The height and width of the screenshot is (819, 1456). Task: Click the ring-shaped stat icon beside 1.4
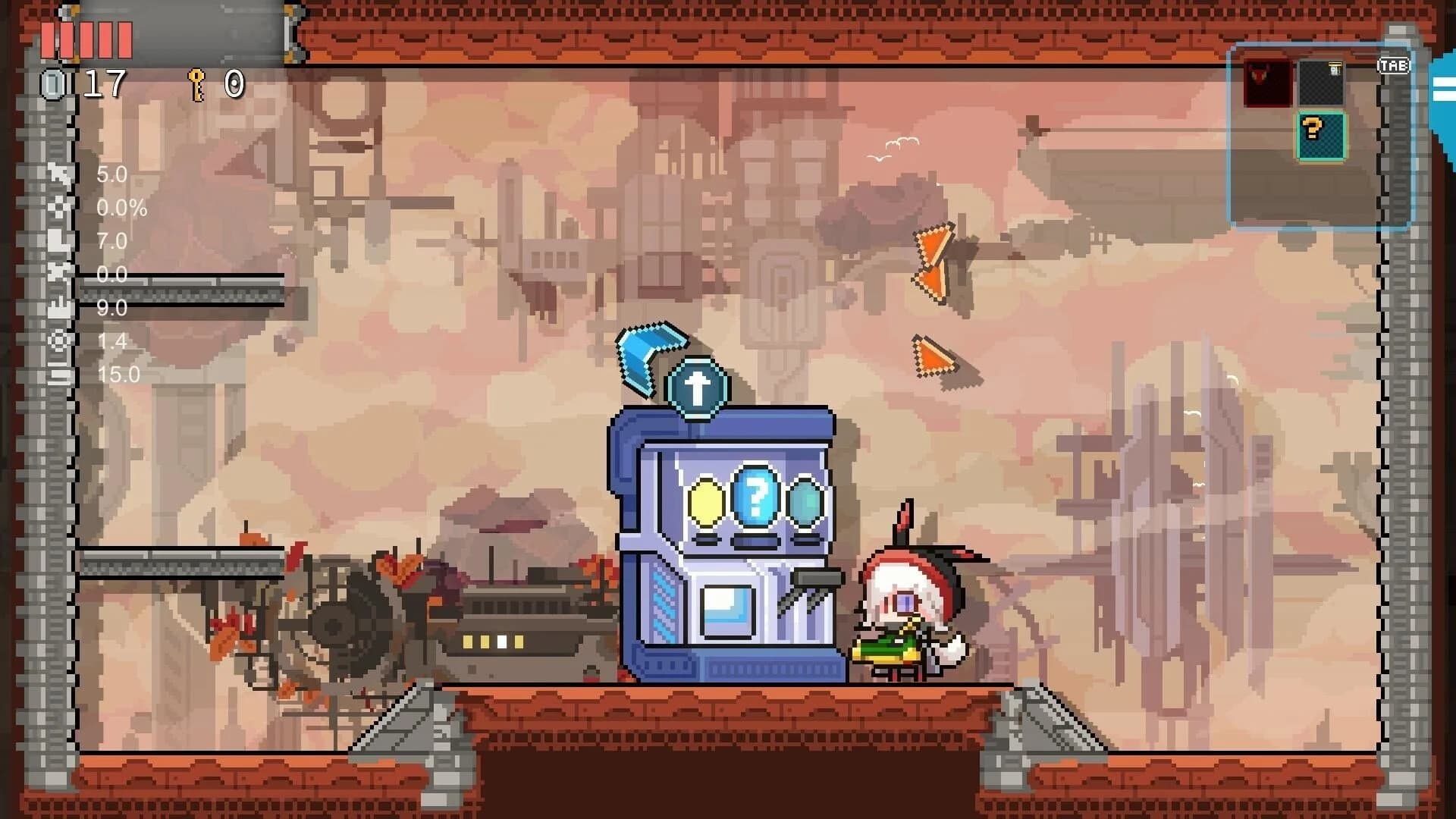pos(58,340)
